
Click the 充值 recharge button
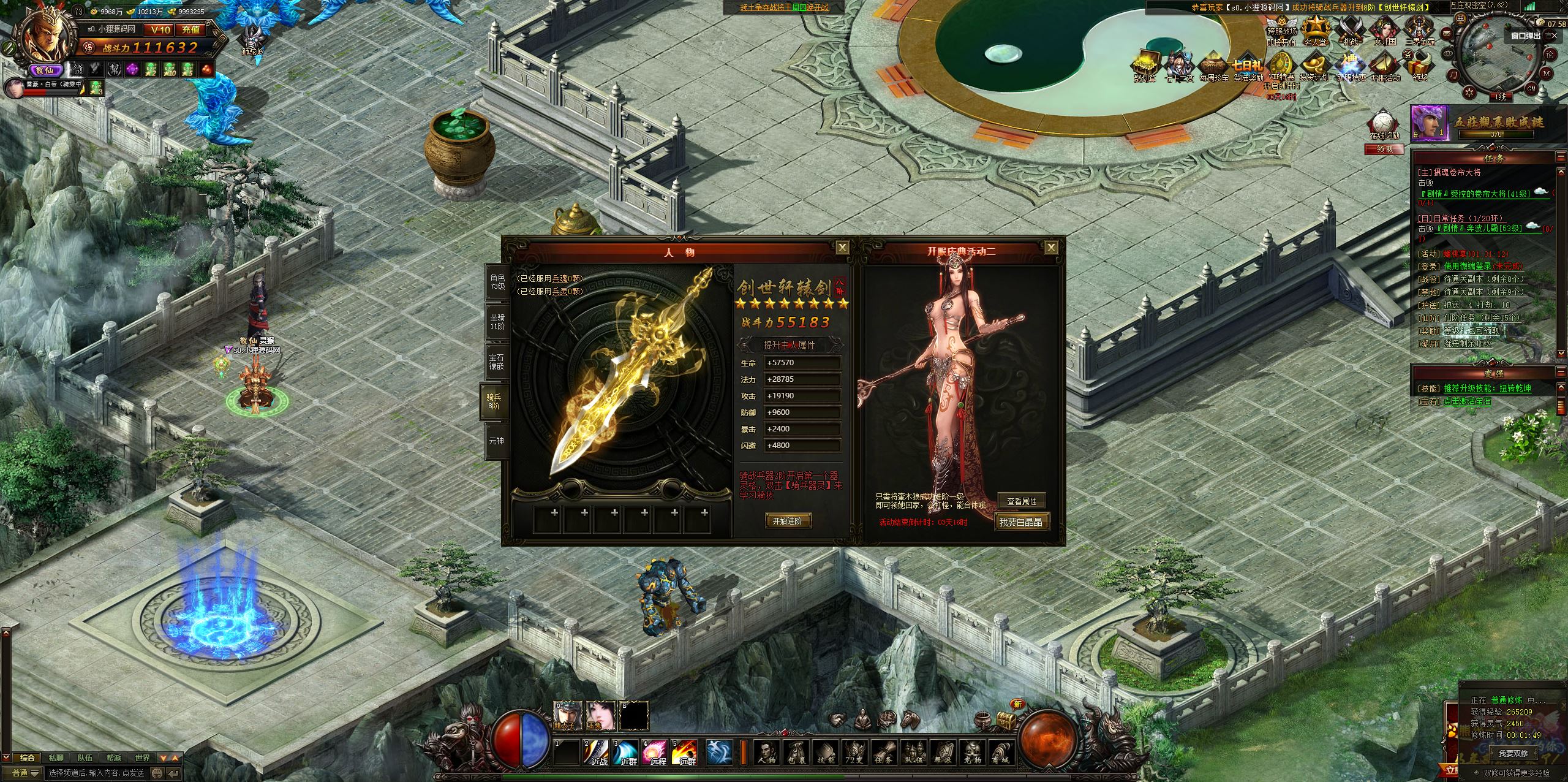click(190, 29)
